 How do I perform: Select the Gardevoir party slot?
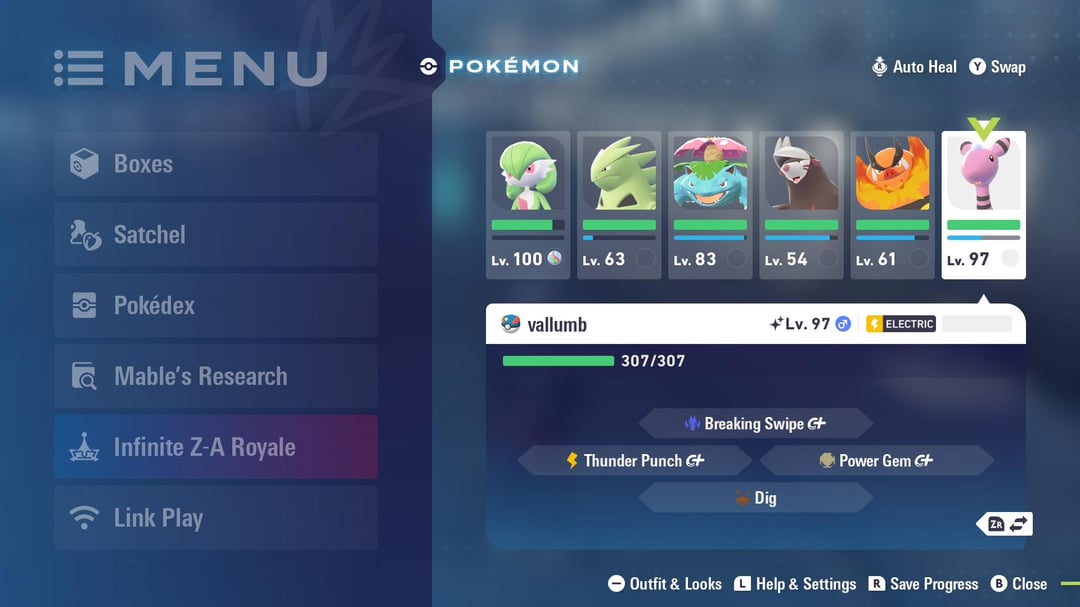(x=528, y=204)
